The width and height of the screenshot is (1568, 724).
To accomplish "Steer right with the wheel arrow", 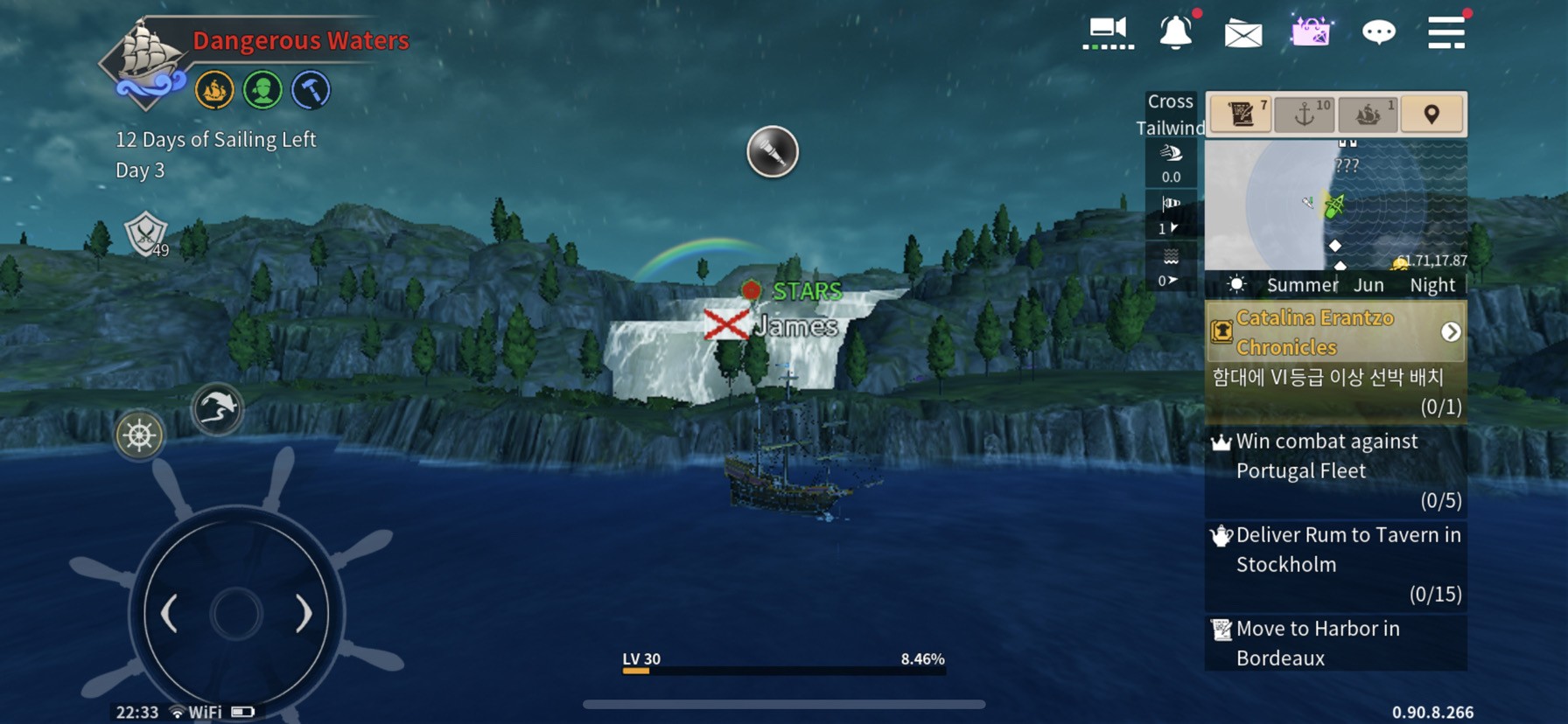I will pyautogui.click(x=303, y=614).
